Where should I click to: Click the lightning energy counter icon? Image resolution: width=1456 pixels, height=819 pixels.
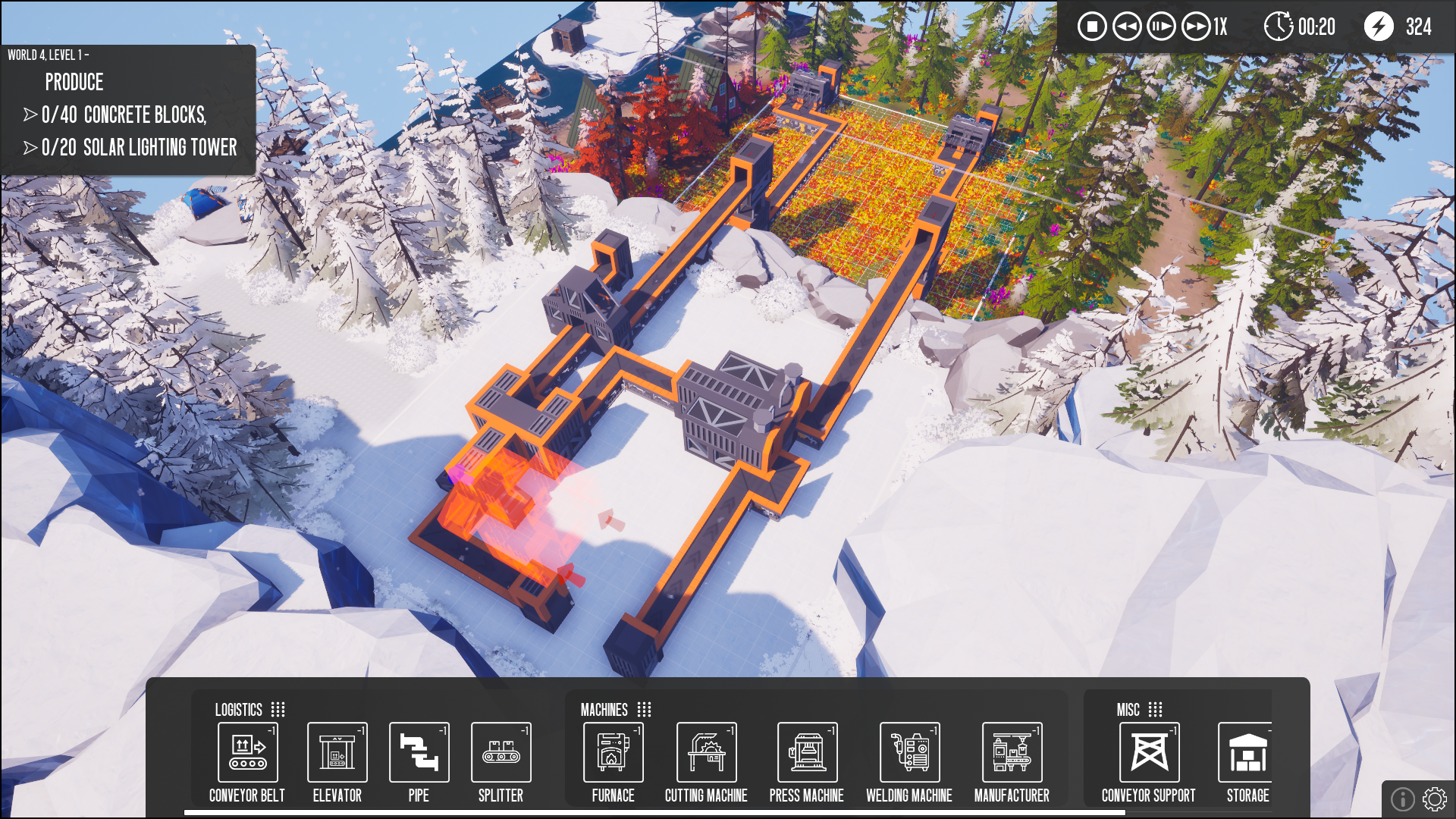(1380, 27)
